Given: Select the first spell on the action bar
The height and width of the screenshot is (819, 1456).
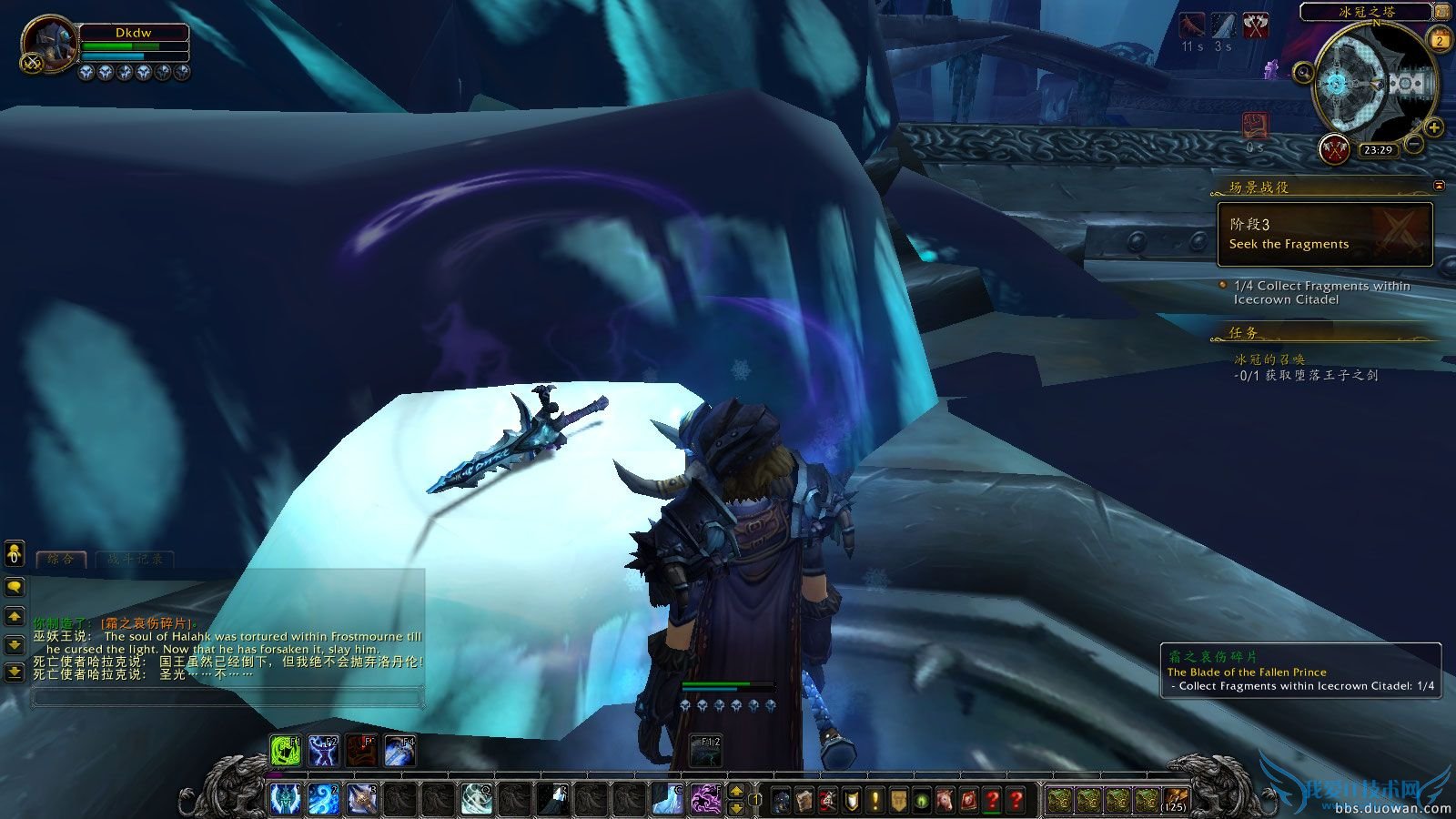Looking at the screenshot, I should coord(286,798).
